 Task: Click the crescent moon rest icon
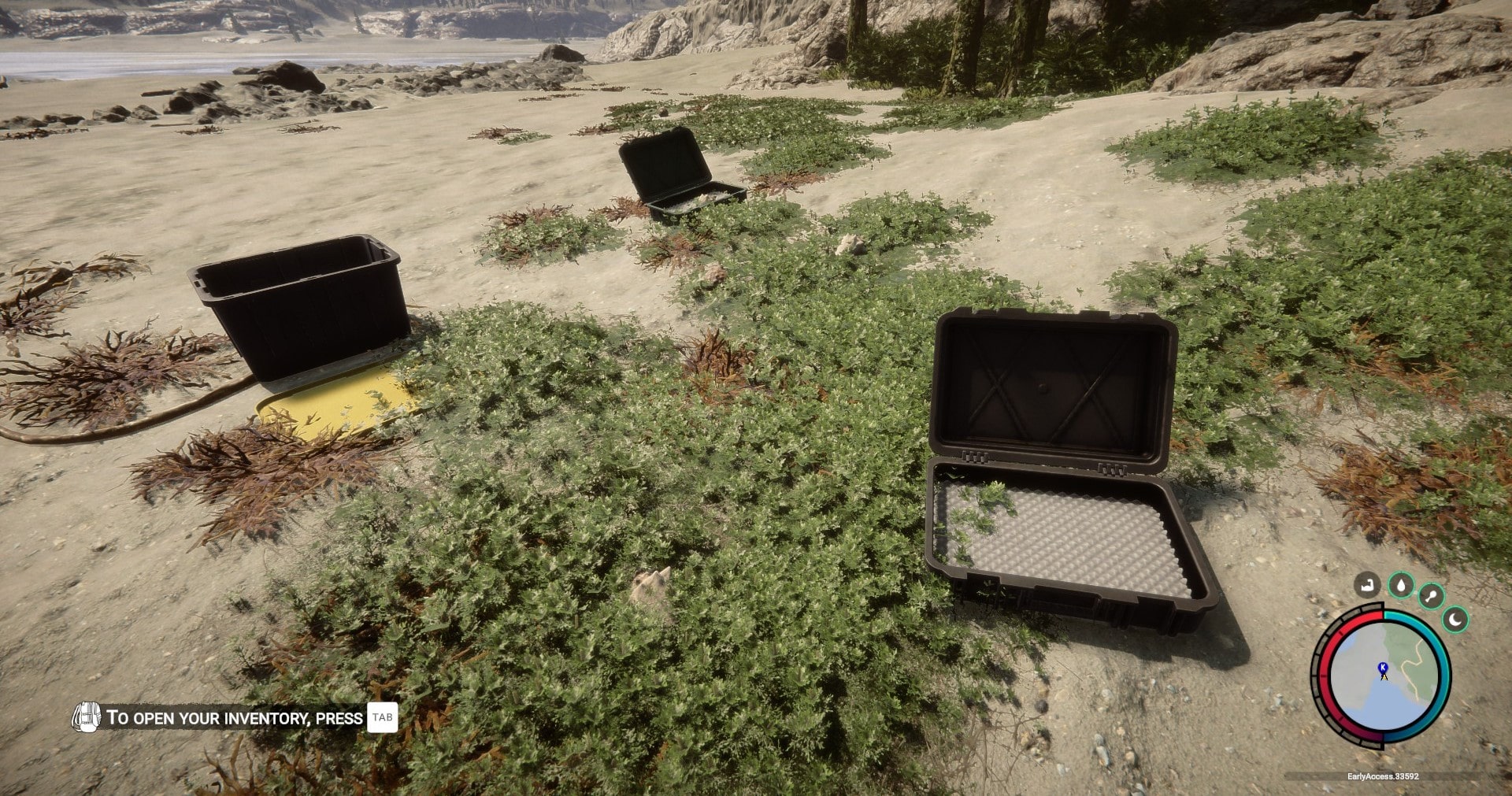point(1456,620)
